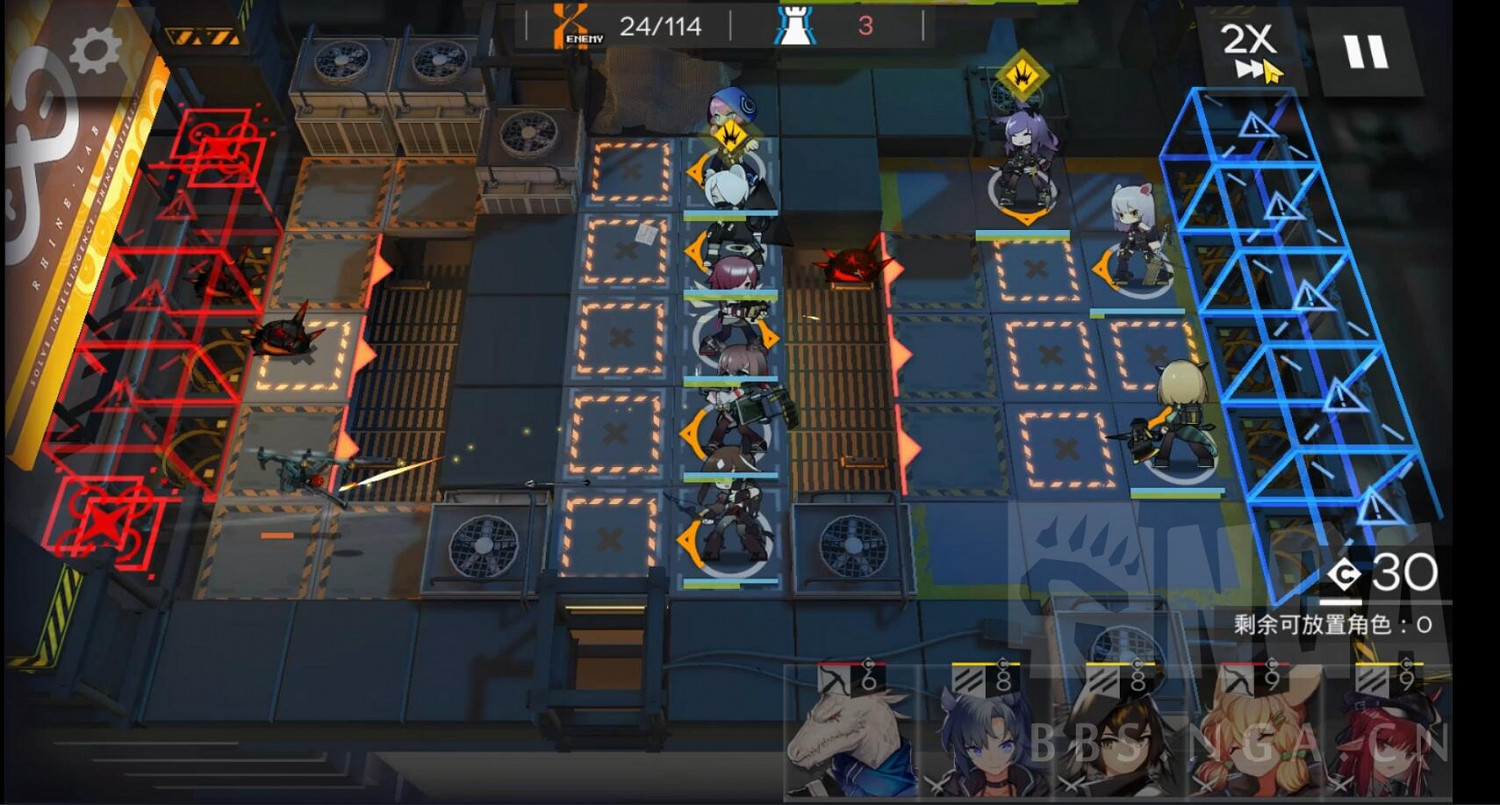Click the enemy drone on the red tile
Viewport: 1500px width, 805px height.
click(852, 265)
